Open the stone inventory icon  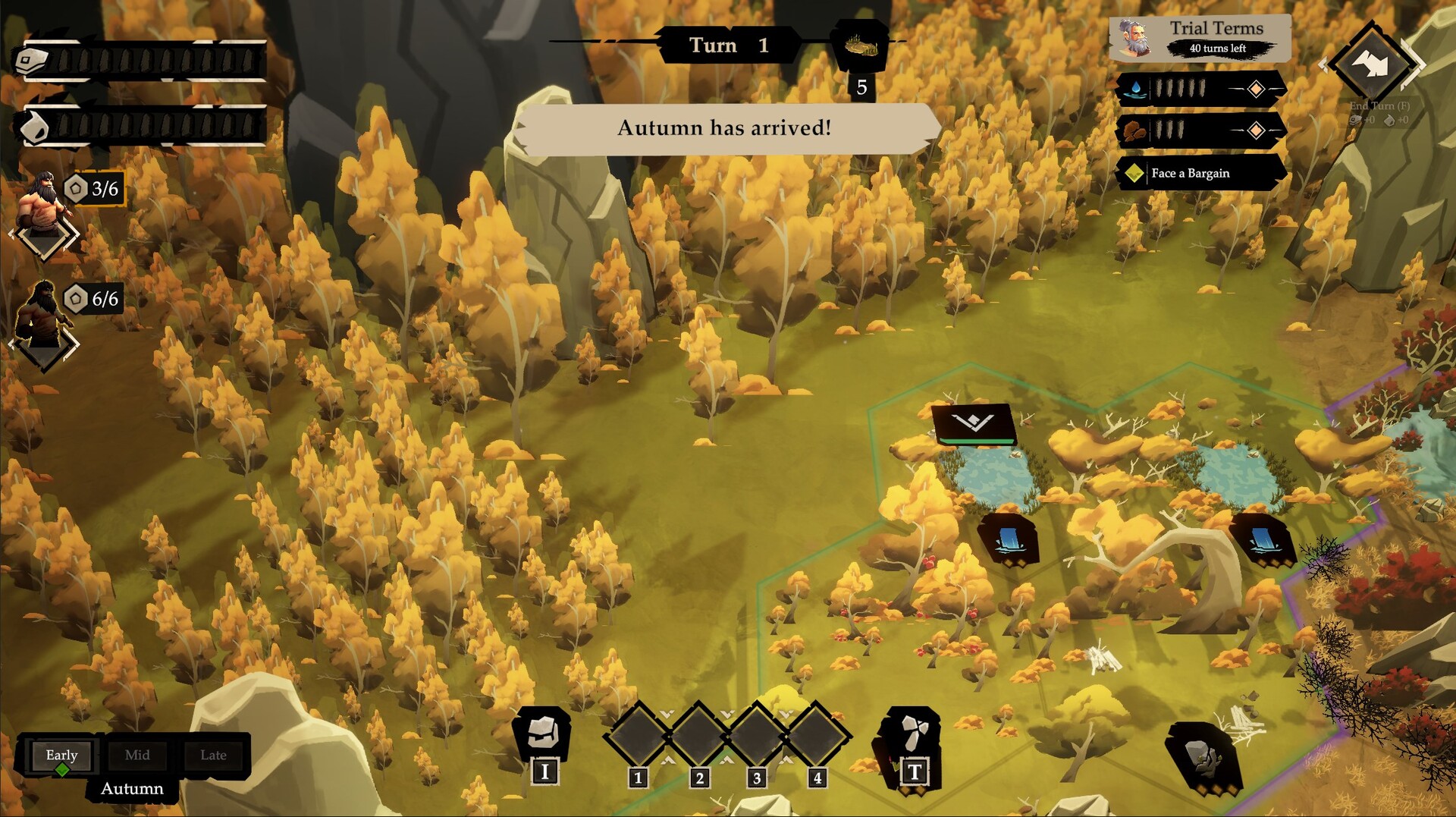pos(543,733)
